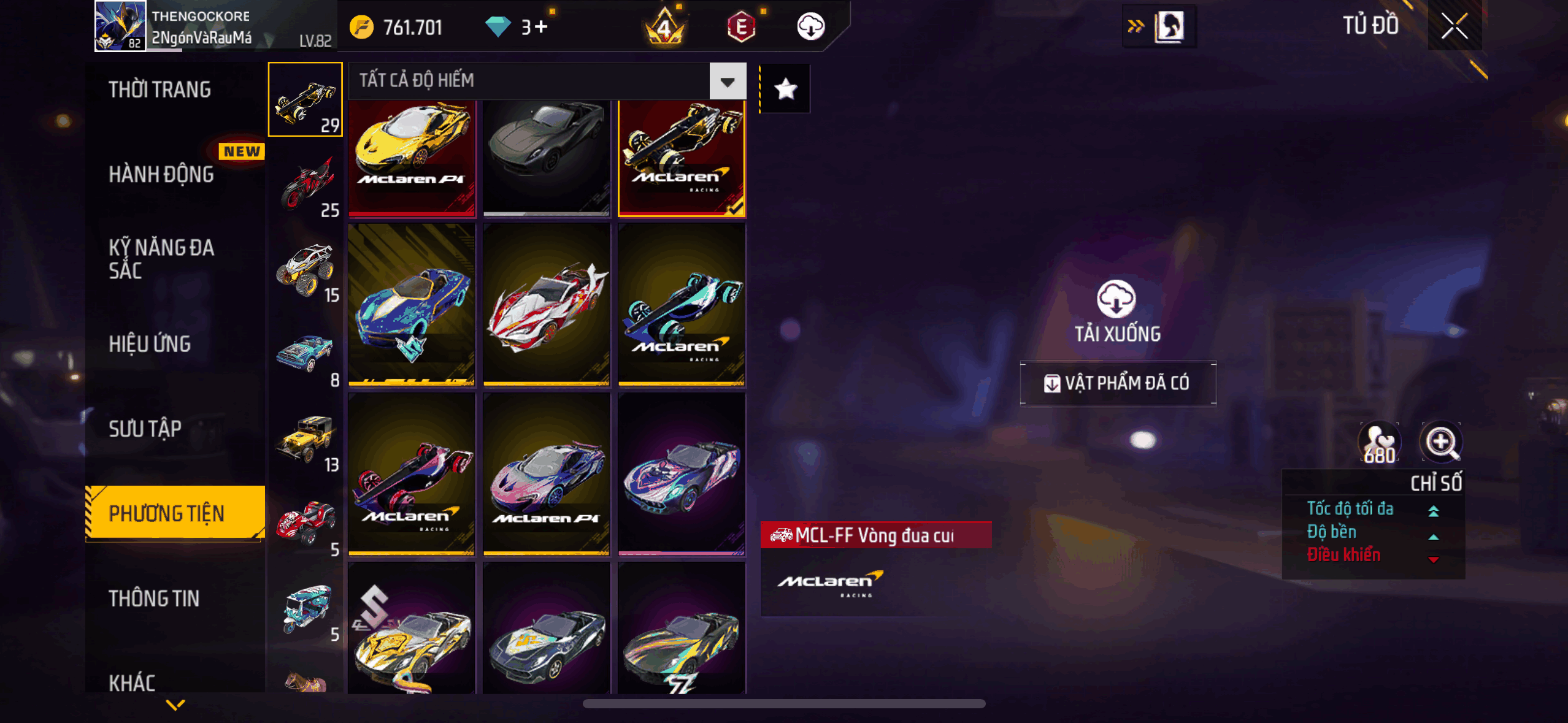Open the Hiệu Ứng category

pyautogui.click(x=150, y=344)
